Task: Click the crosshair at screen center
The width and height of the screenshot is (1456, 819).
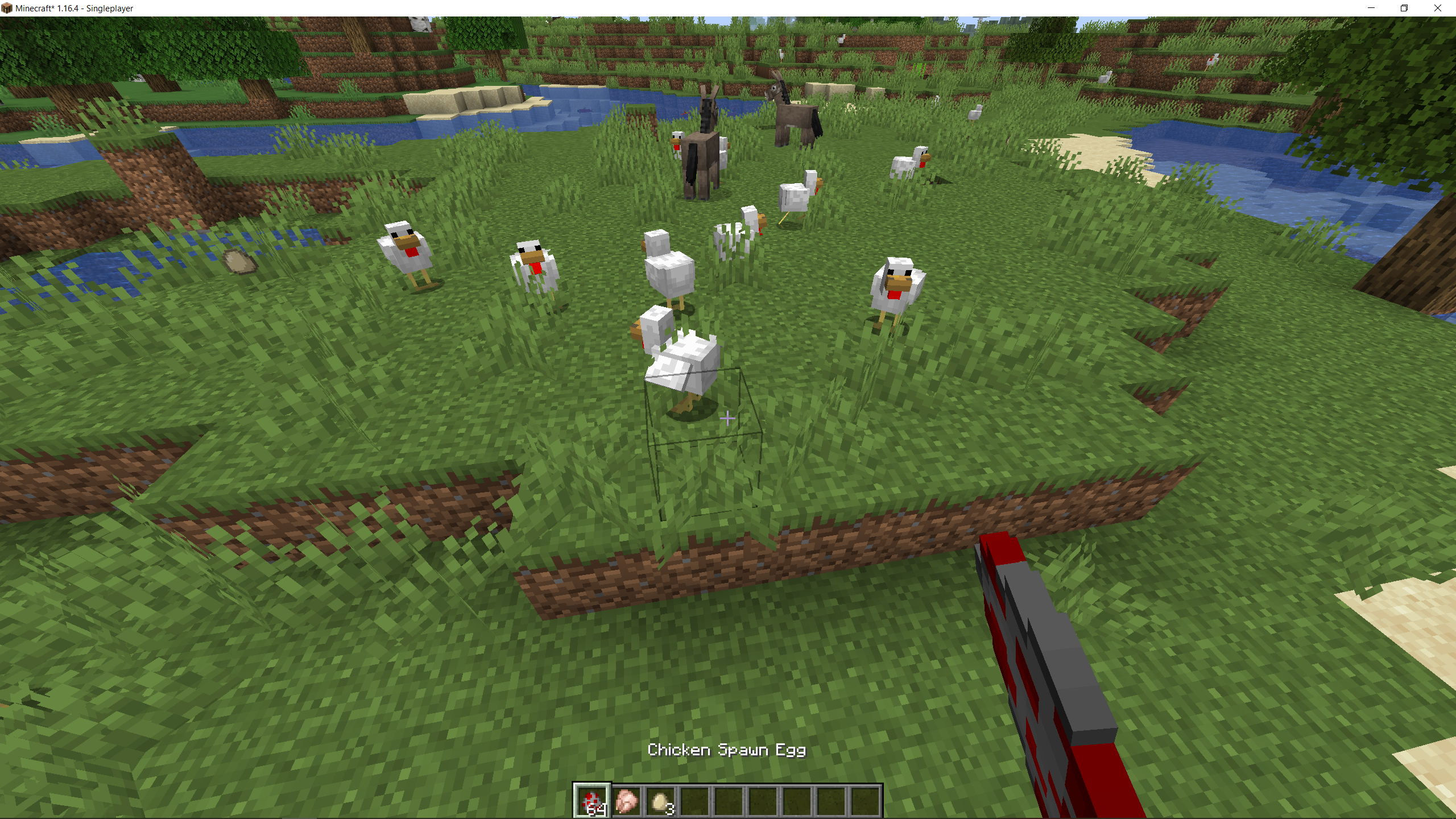Action: coord(728,418)
